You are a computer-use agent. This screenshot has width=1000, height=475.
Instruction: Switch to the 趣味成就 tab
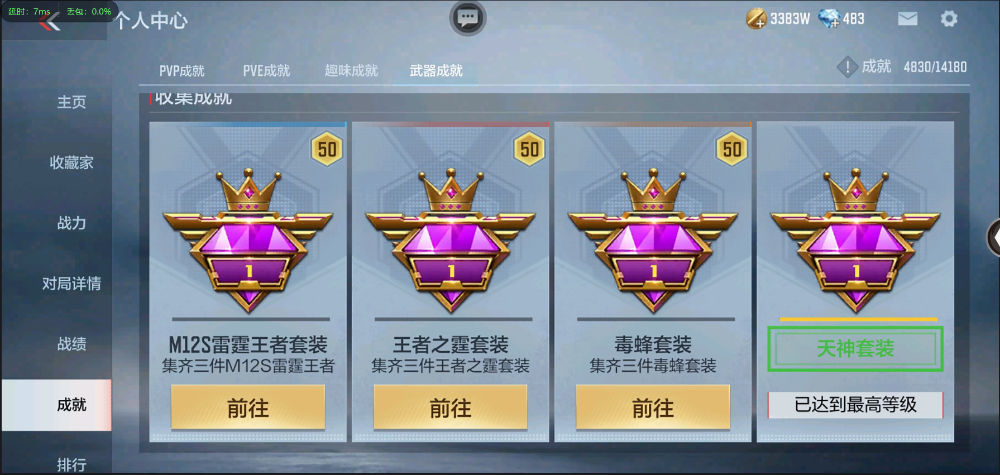[351, 71]
